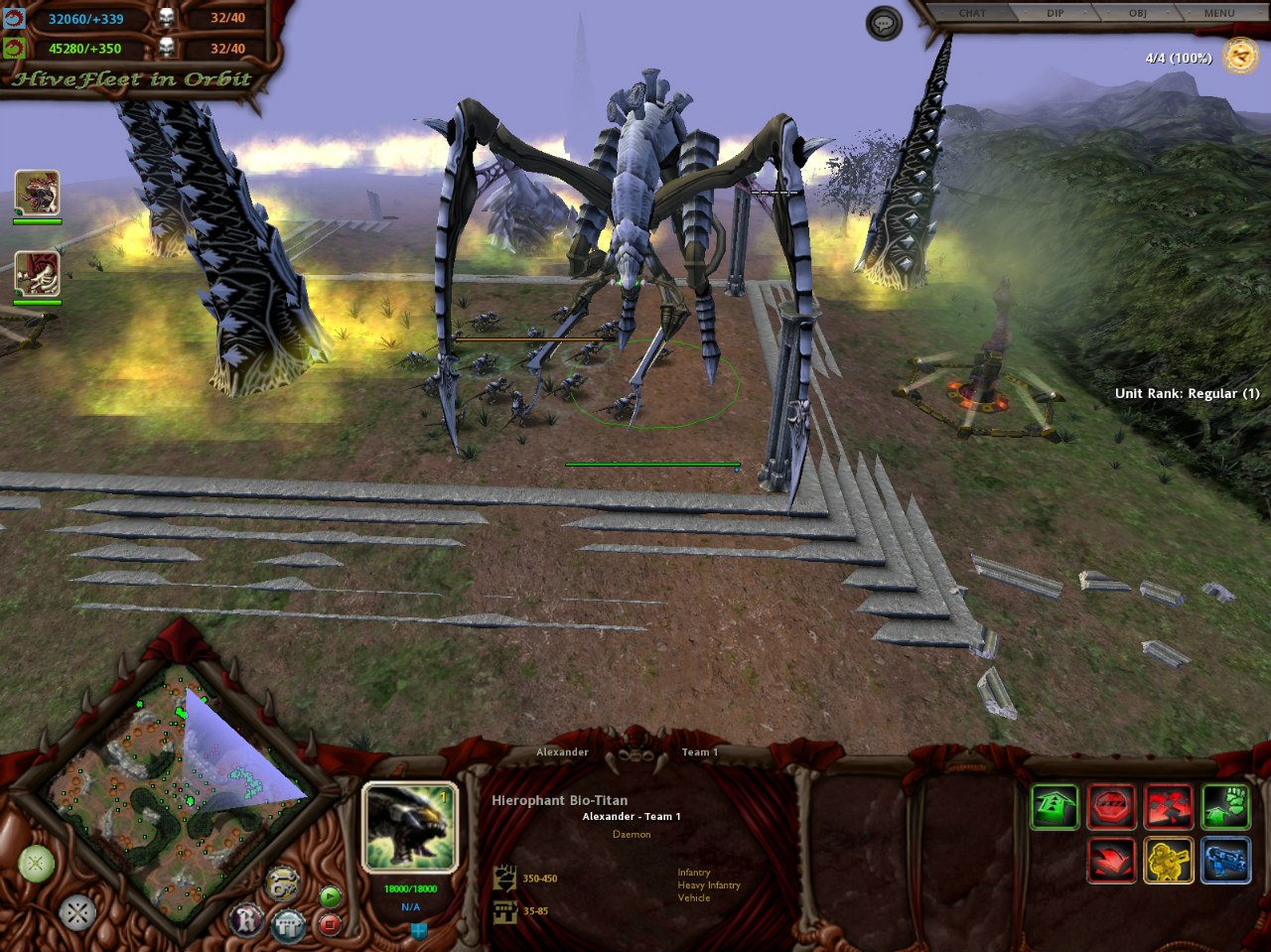
Task: Click the red square stop button by the minimap
Action: pos(330,925)
